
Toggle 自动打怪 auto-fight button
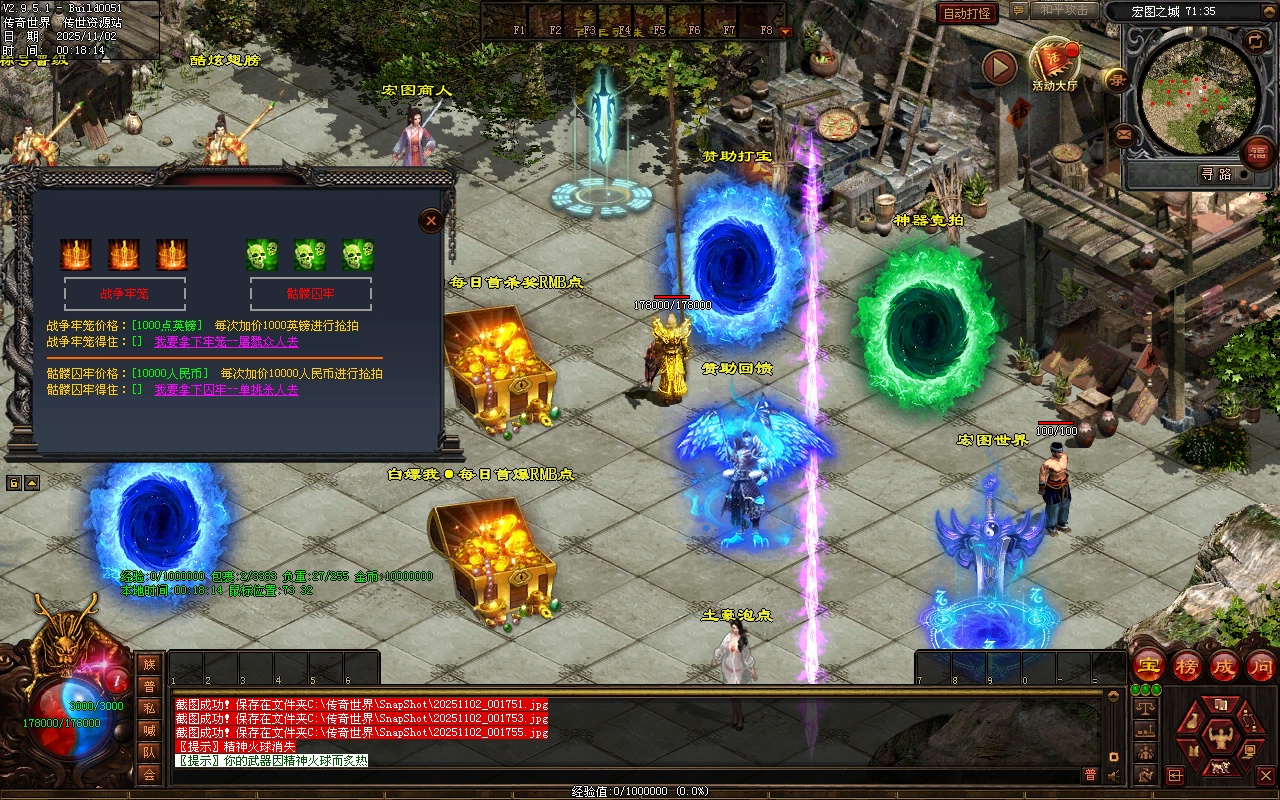[x=967, y=13]
